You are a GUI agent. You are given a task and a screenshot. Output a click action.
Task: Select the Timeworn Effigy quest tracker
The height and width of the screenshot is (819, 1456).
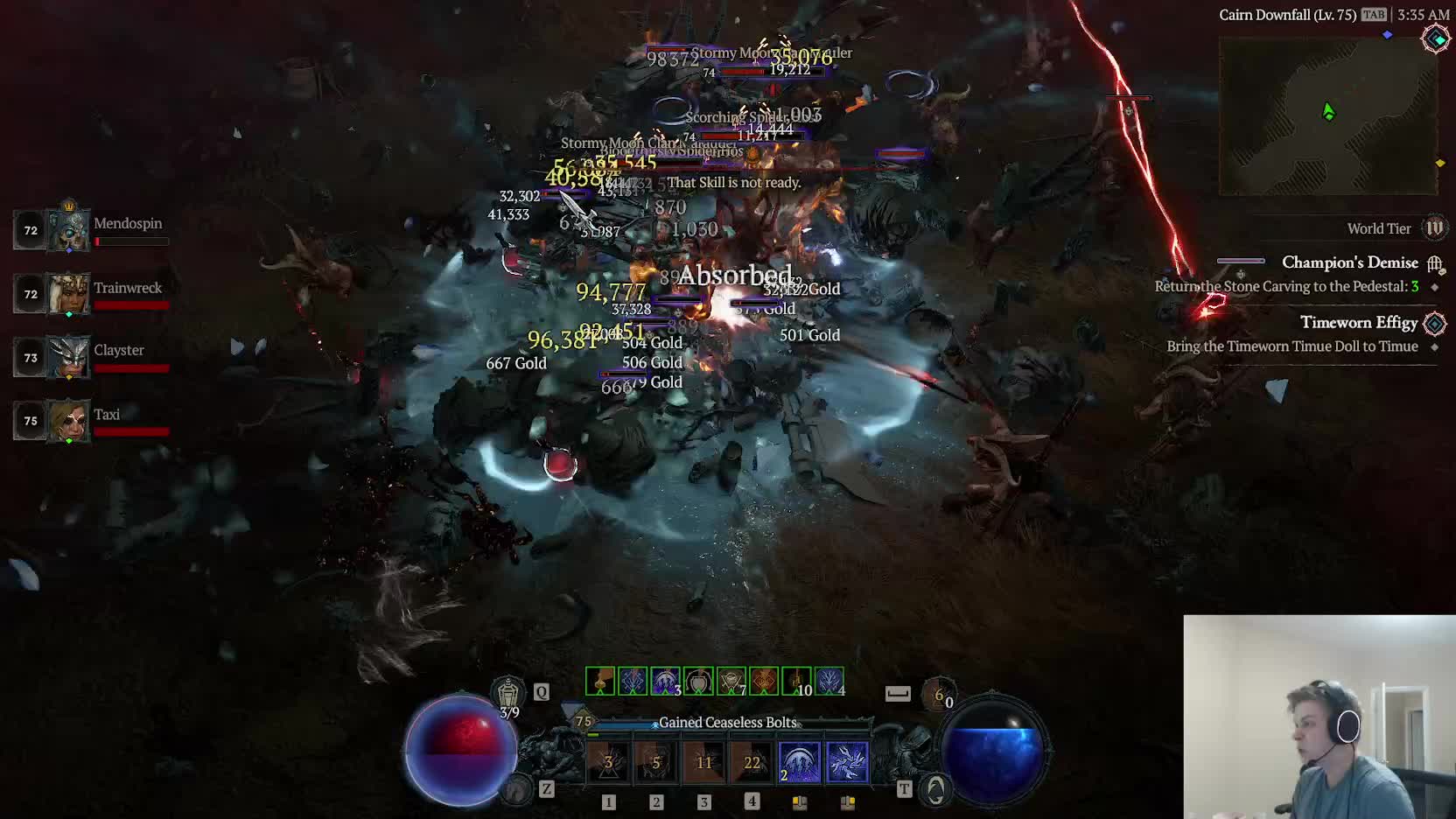pos(1358,323)
